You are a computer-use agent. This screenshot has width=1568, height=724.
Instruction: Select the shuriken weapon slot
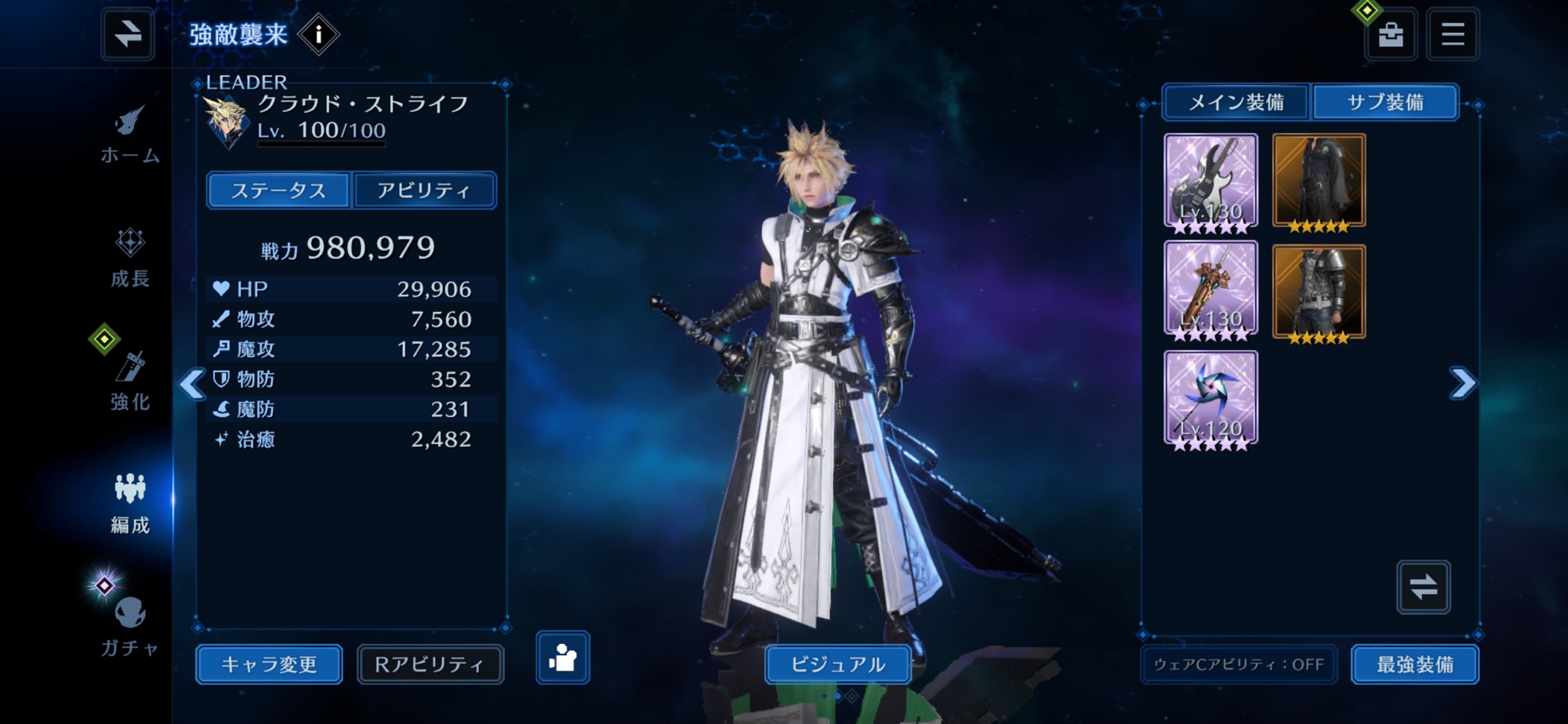pyautogui.click(x=1210, y=400)
